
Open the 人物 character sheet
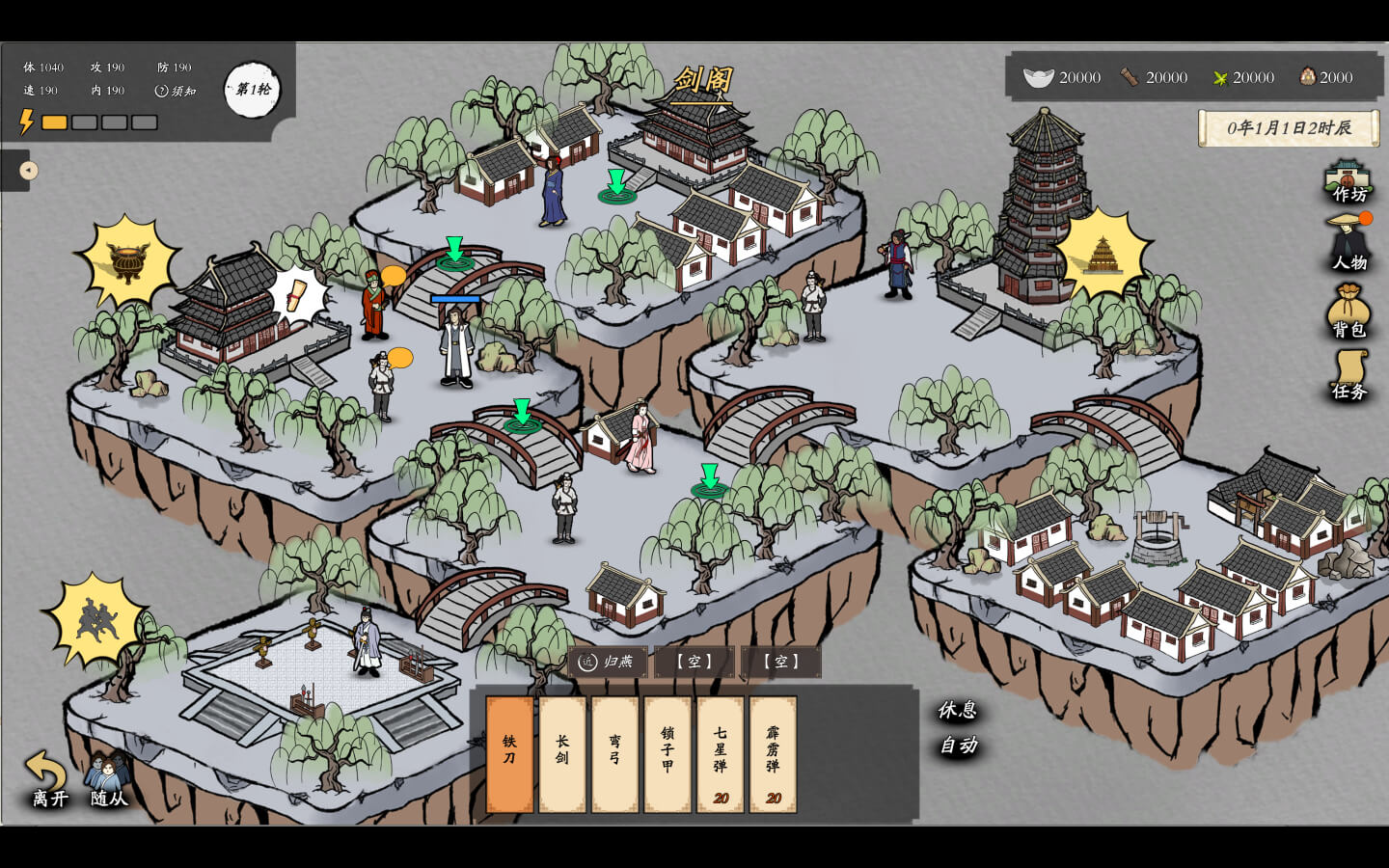[x=1348, y=244]
